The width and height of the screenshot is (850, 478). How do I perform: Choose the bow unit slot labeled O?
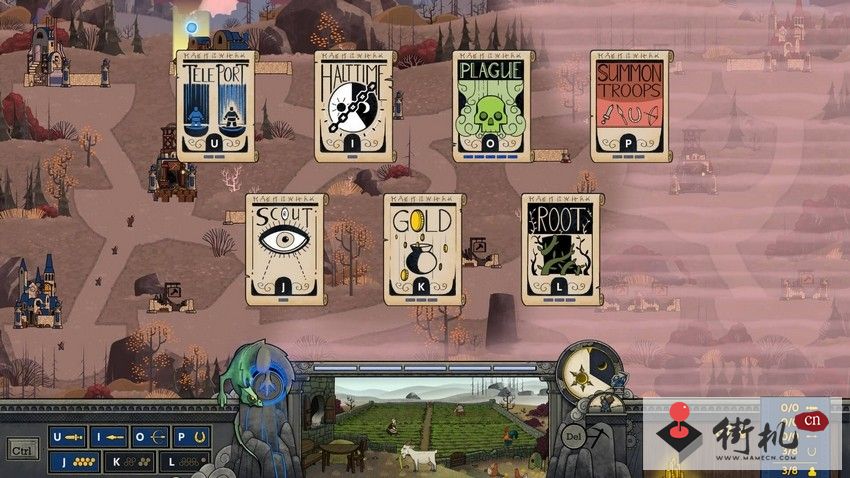tap(150, 437)
